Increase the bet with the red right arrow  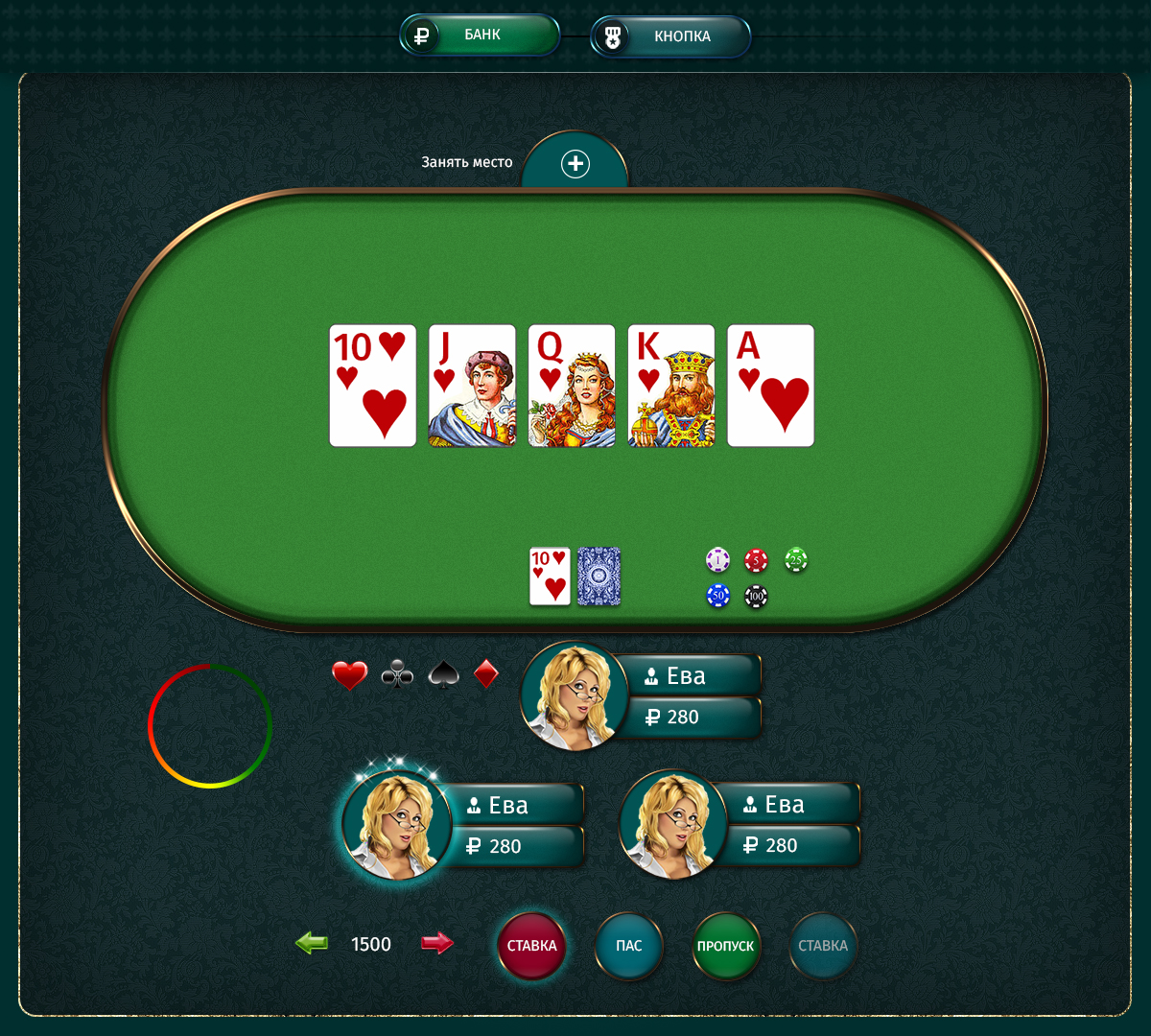click(x=436, y=944)
